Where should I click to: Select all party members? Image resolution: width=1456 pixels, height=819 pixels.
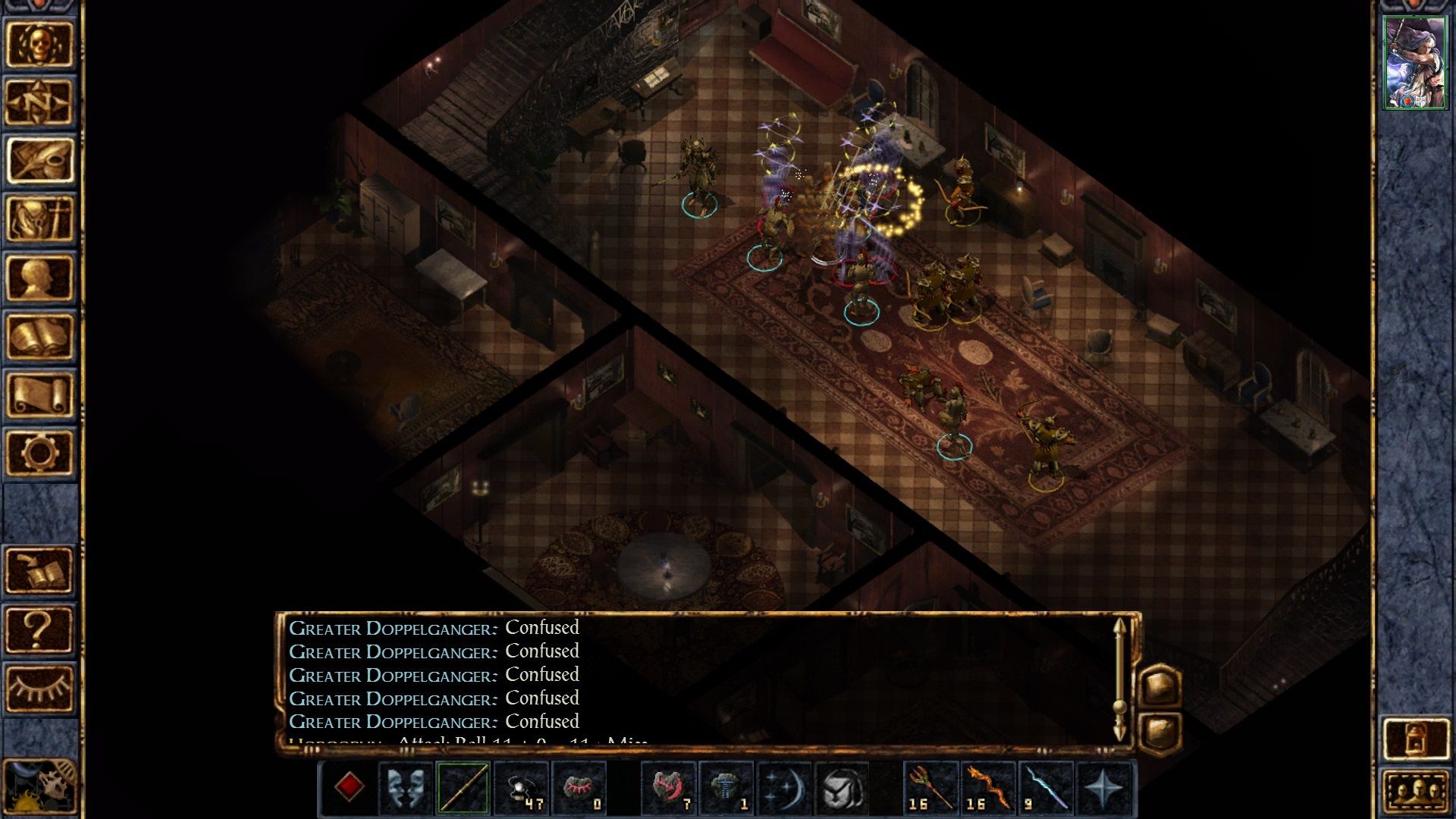pos(1415,792)
